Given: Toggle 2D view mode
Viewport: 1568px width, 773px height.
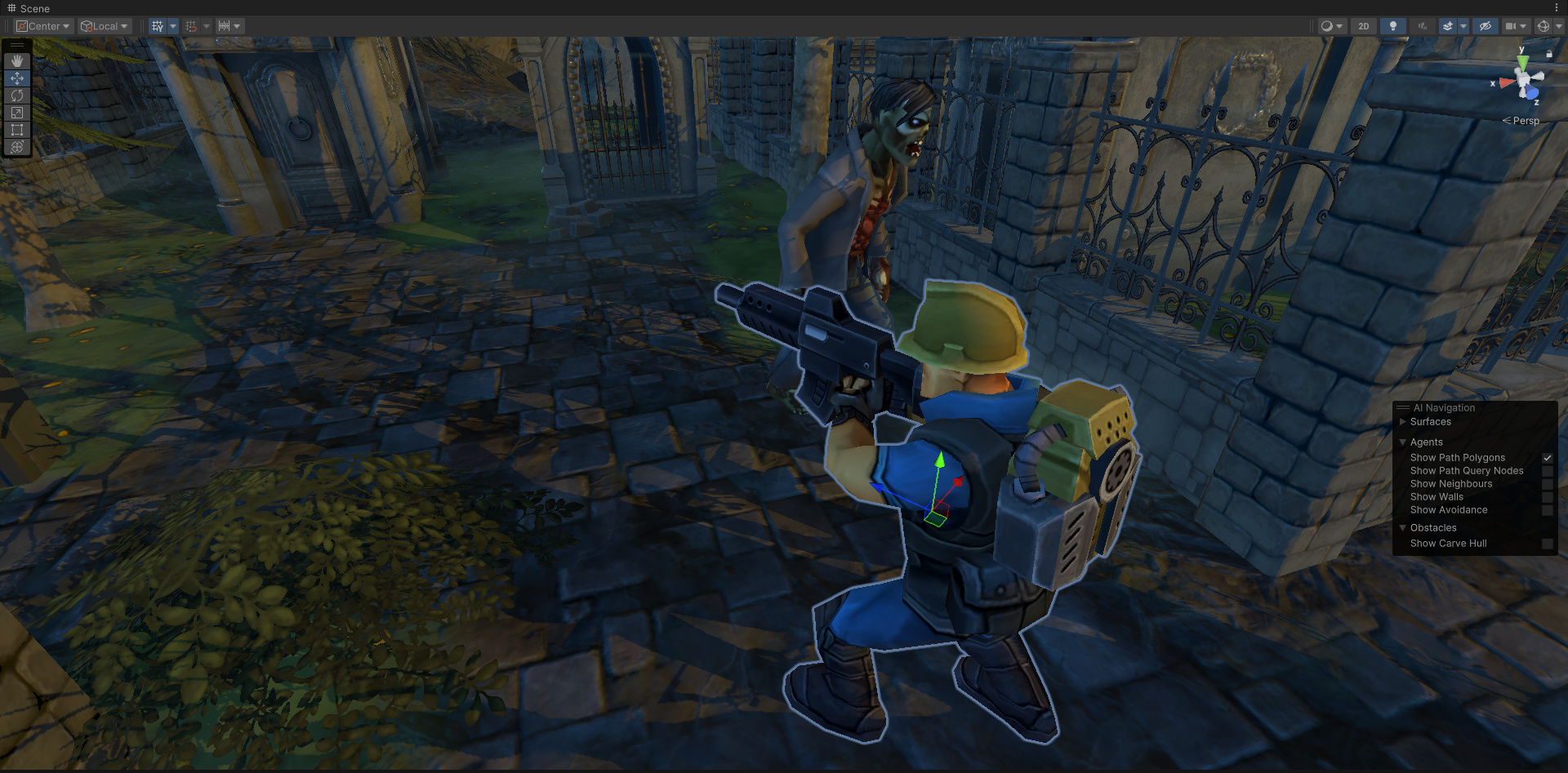Looking at the screenshot, I should (x=1363, y=26).
